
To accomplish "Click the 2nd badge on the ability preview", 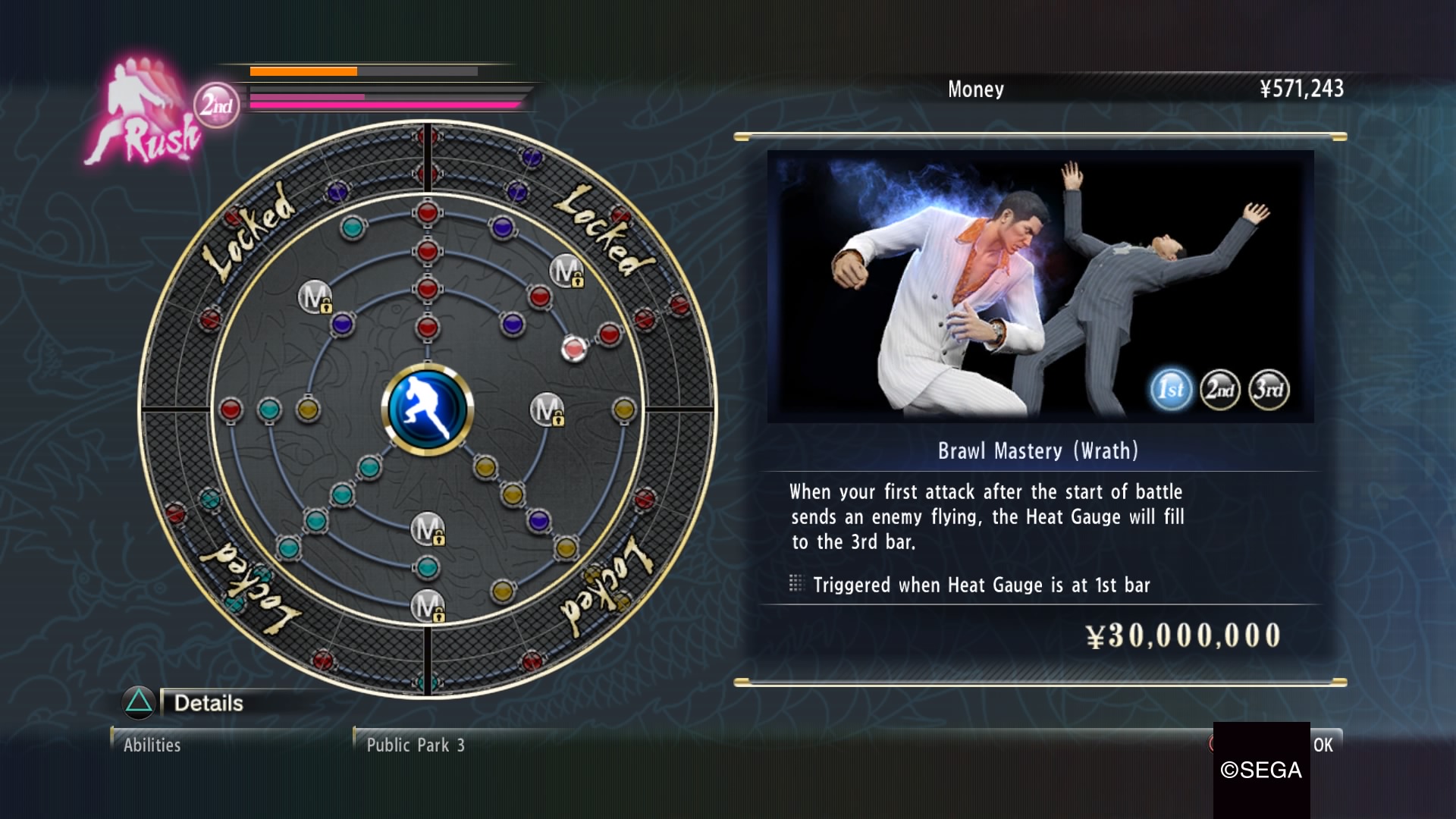I will 1220,390.
